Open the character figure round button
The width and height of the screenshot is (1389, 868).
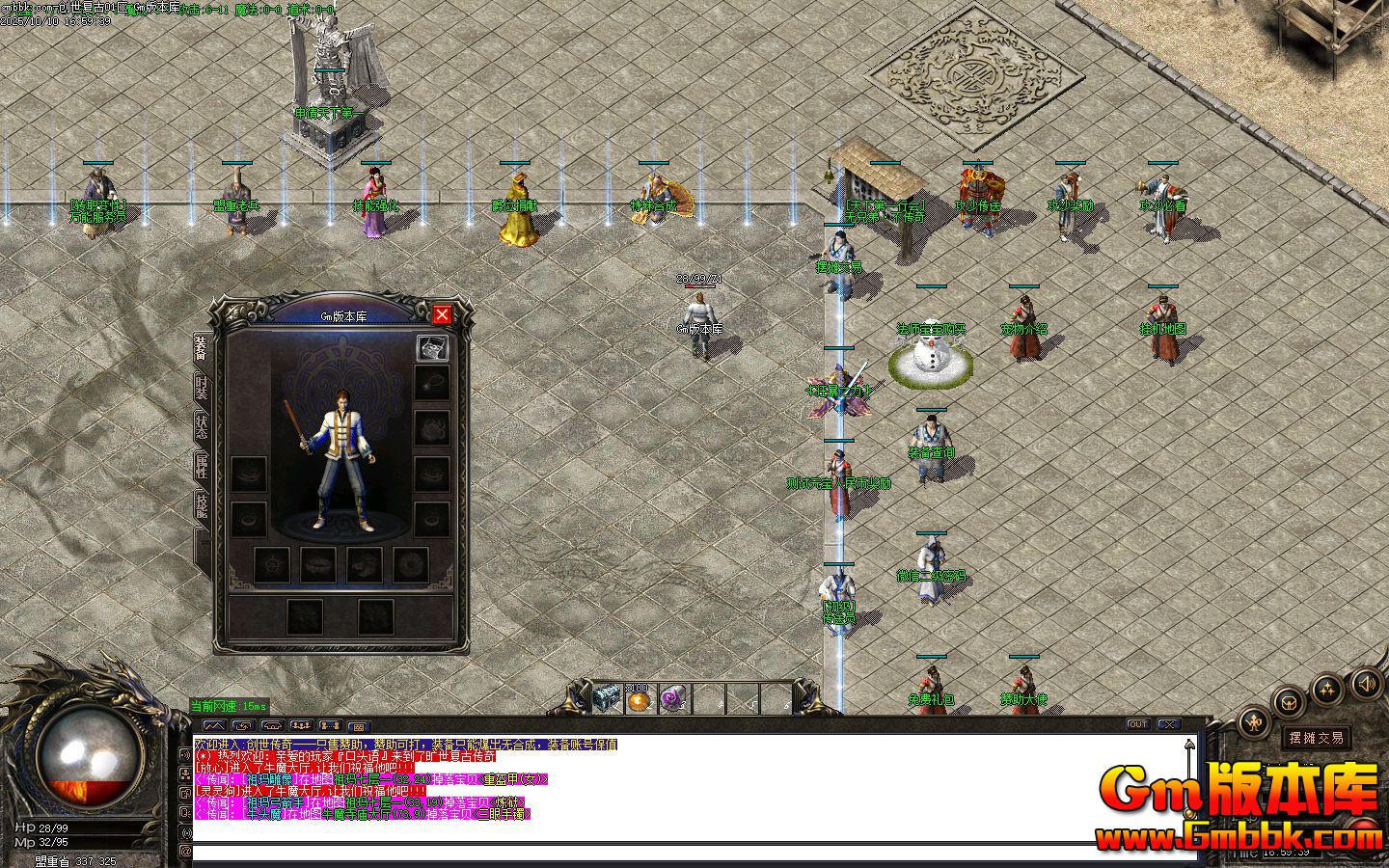(1253, 720)
